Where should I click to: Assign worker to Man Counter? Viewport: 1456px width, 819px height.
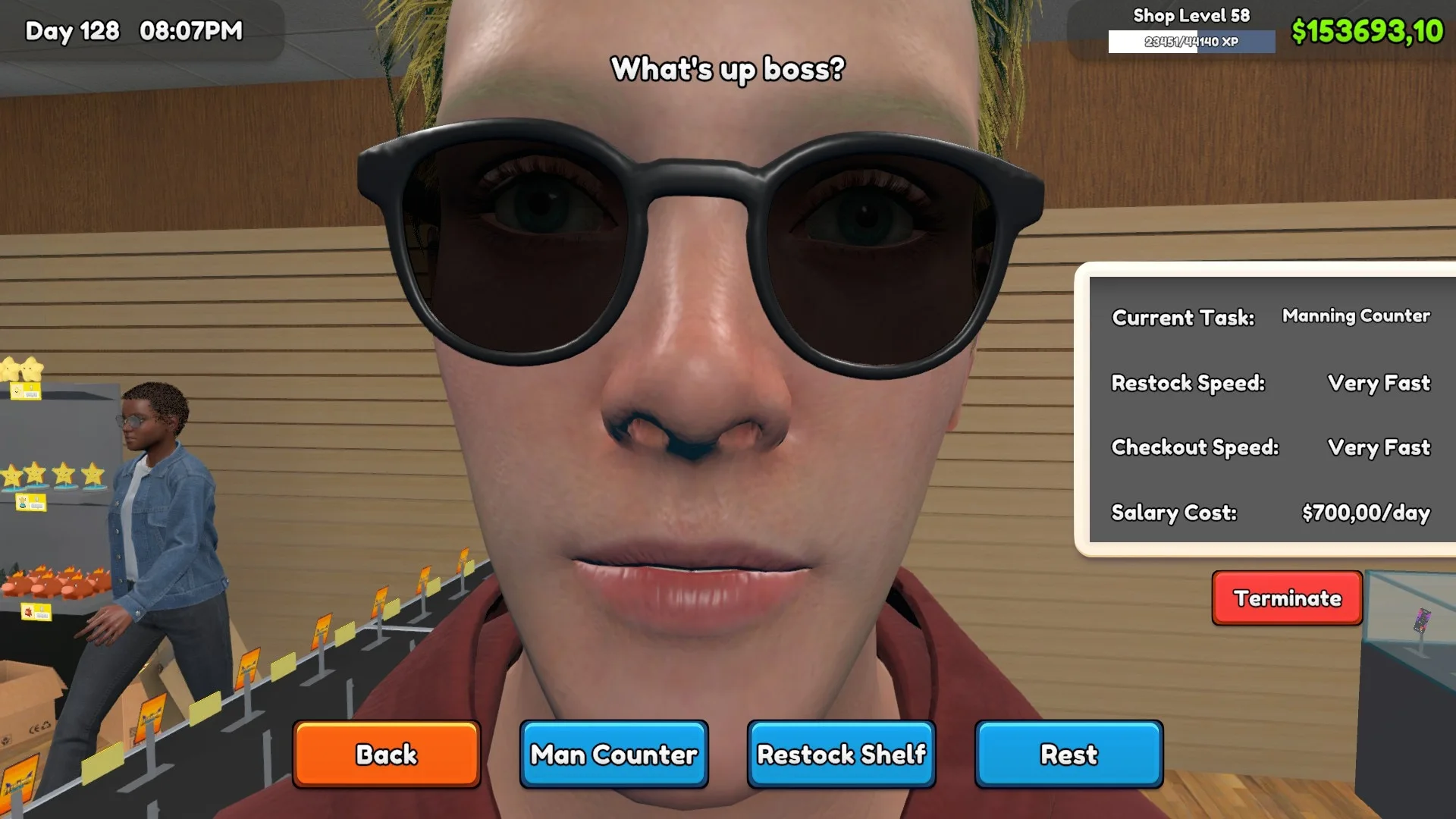point(613,755)
